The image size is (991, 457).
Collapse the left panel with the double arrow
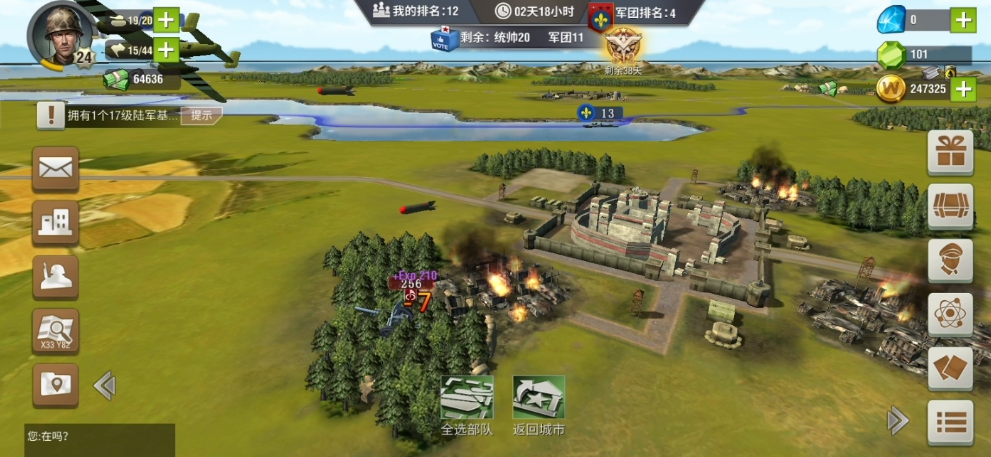(104, 385)
